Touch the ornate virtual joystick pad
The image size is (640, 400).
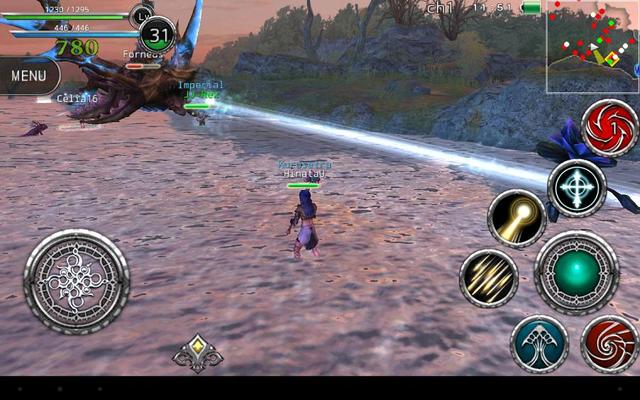76,281
